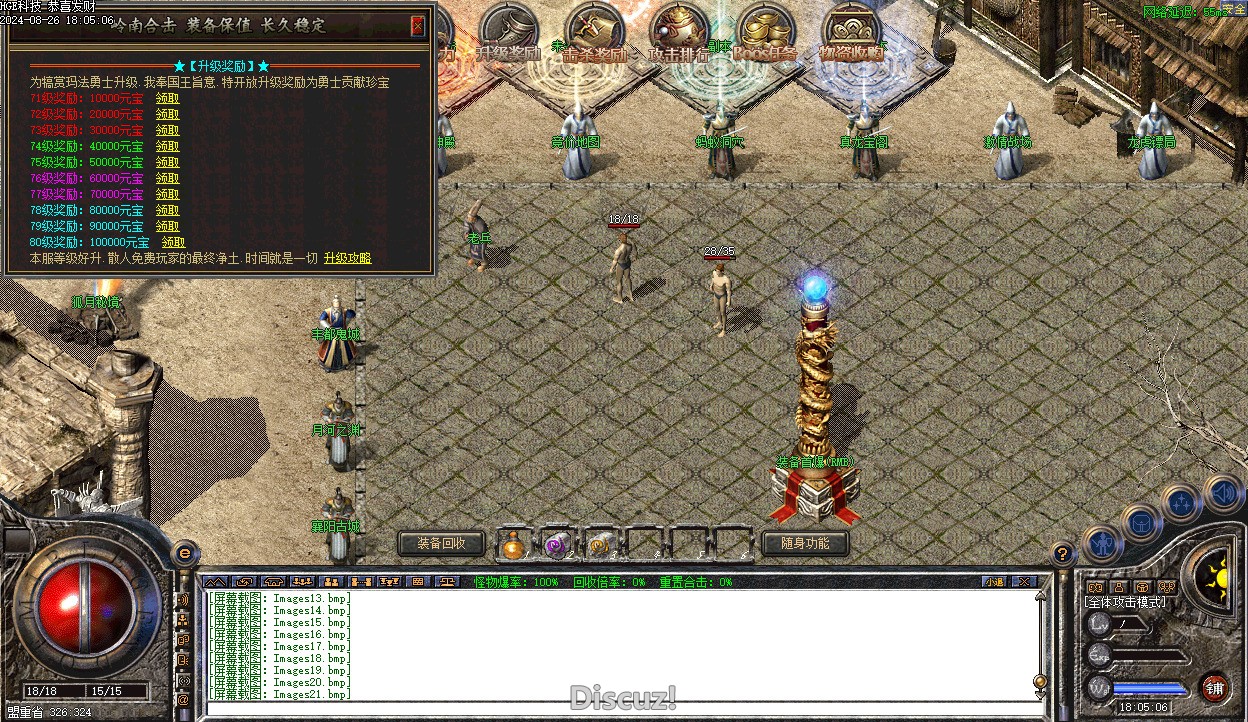
Task: Open the 升级奖励 level-up reward icon
Action: tap(508, 35)
